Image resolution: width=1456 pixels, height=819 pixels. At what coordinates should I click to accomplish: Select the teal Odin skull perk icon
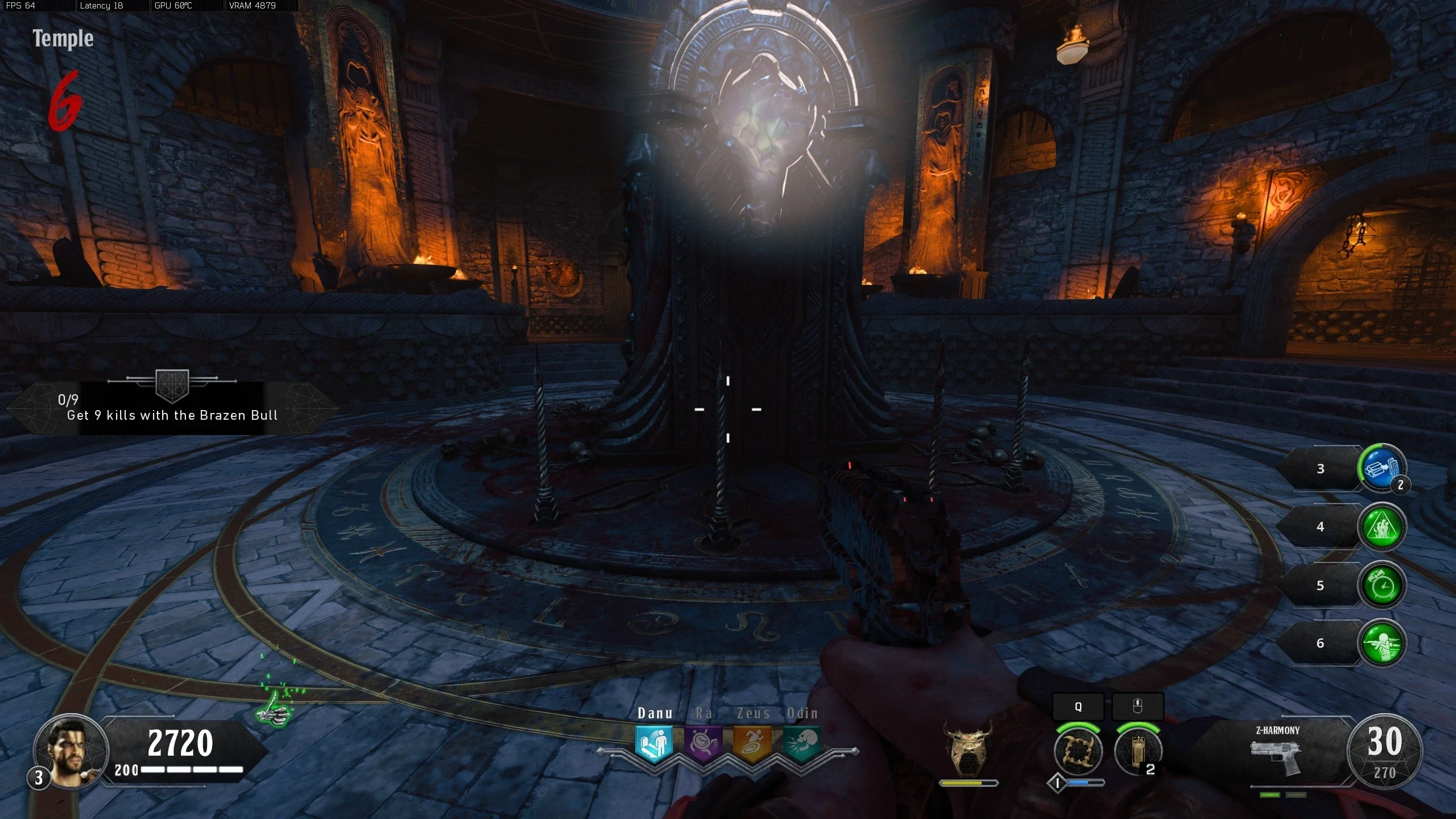click(802, 743)
